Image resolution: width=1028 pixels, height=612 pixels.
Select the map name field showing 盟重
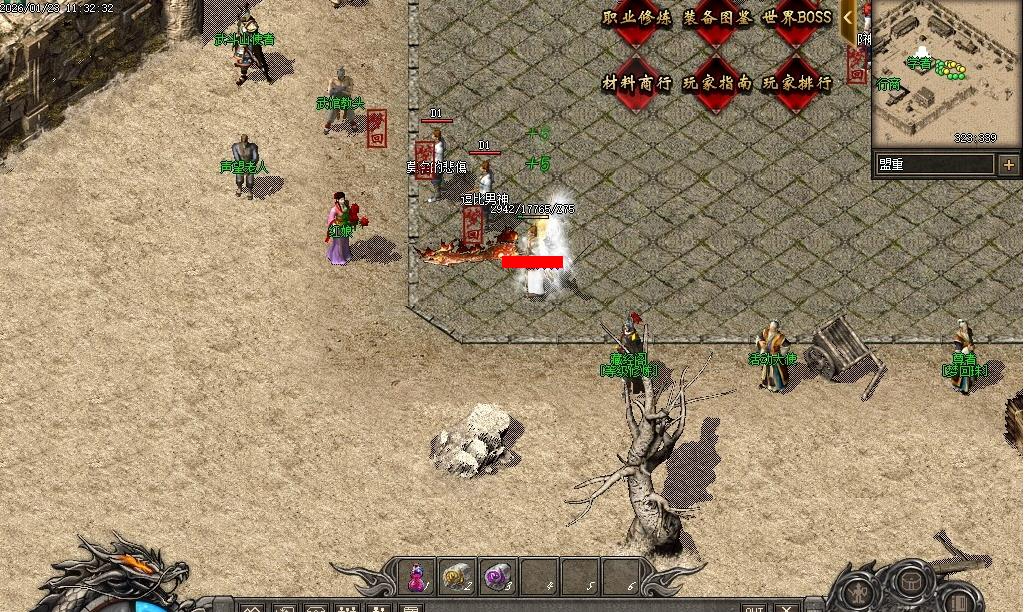click(x=935, y=164)
